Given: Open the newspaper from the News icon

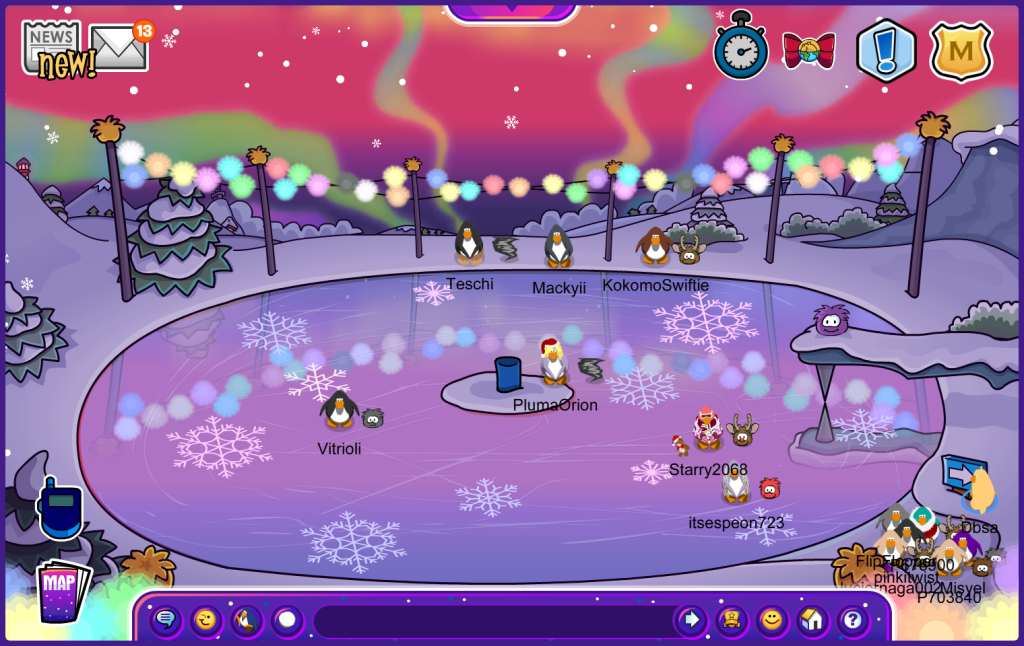Looking at the screenshot, I should pos(52,44).
